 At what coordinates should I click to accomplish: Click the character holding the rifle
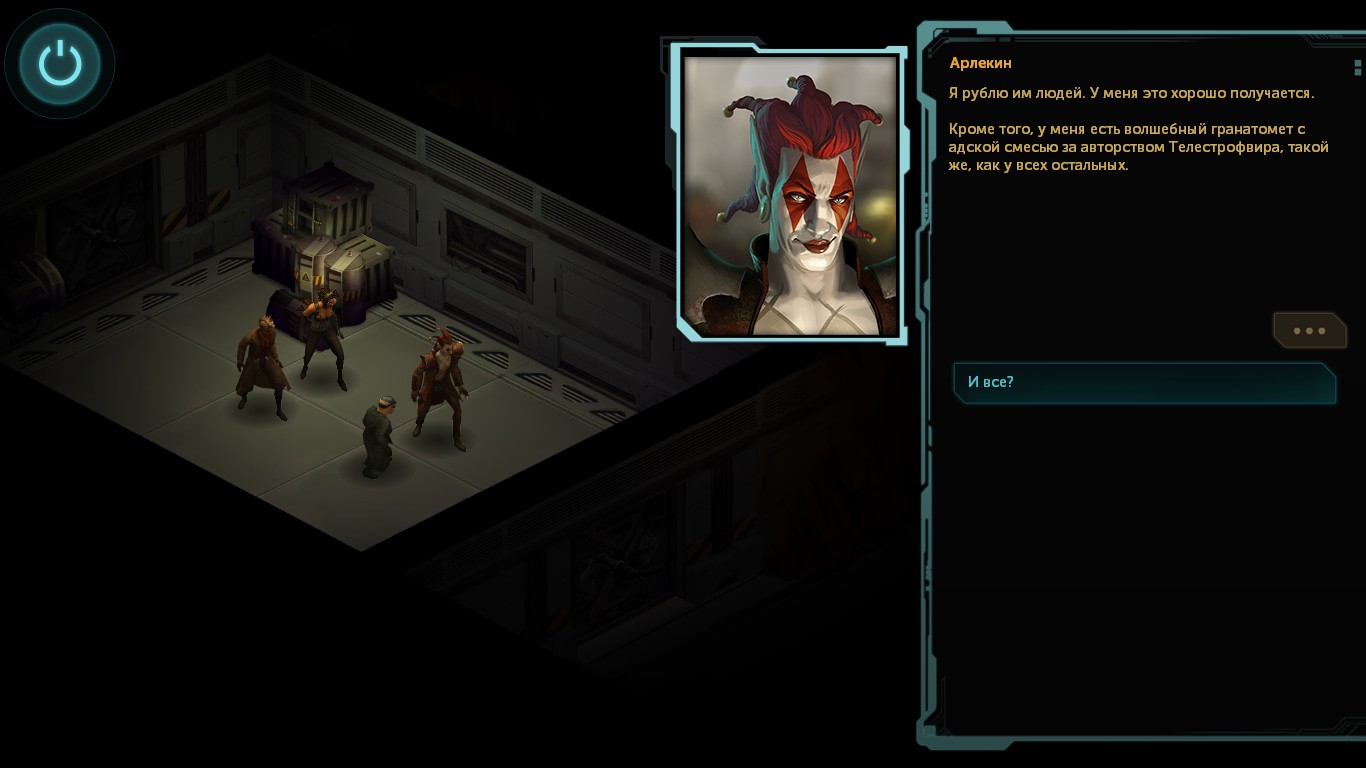pyautogui.click(x=322, y=335)
